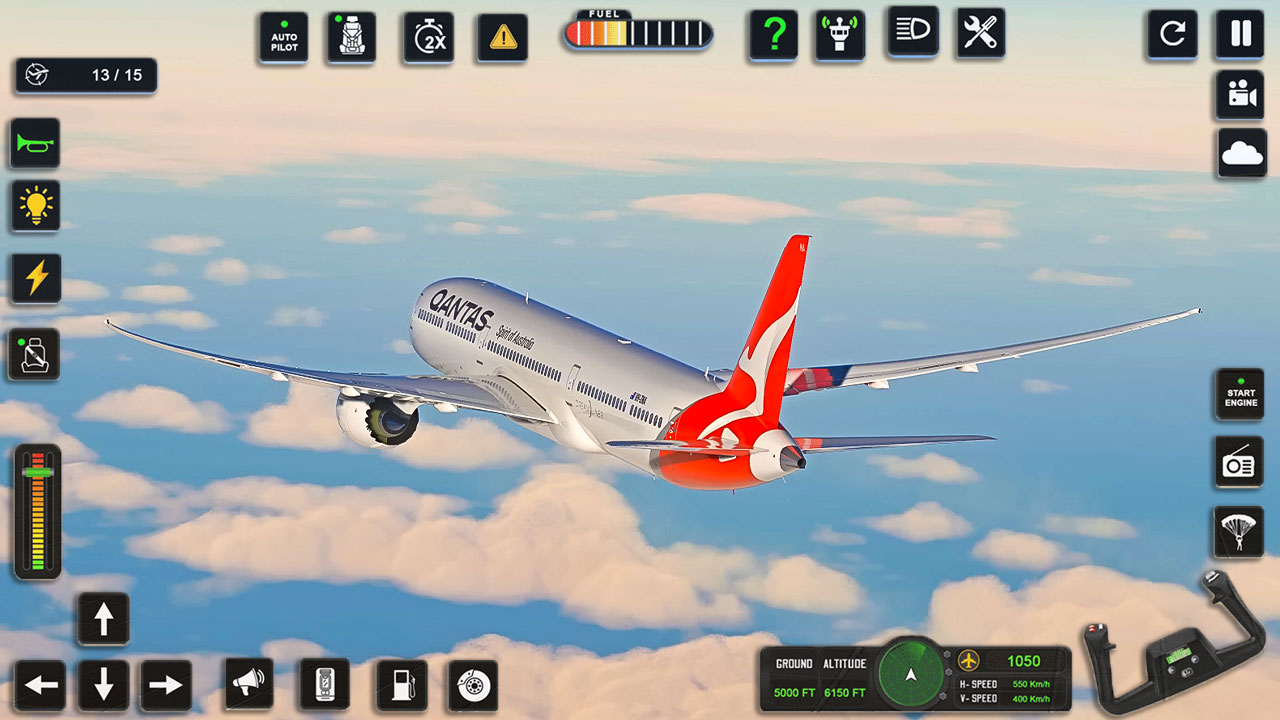Open the wrench settings panel
Viewport: 1280px width, 720px height.
pyautogui.click(x=978, y=32)
